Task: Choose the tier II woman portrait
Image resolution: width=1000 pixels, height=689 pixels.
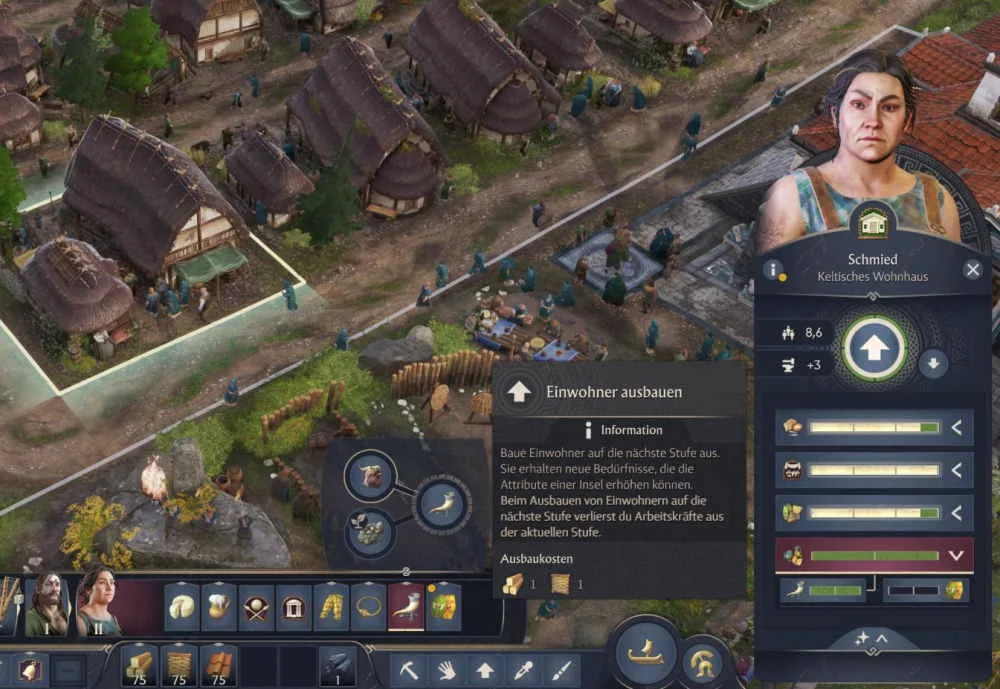Action: 96,602
